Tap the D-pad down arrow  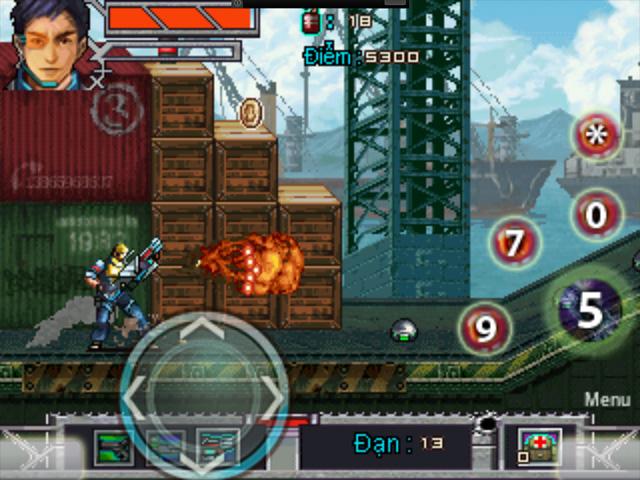tap(203, 456)
